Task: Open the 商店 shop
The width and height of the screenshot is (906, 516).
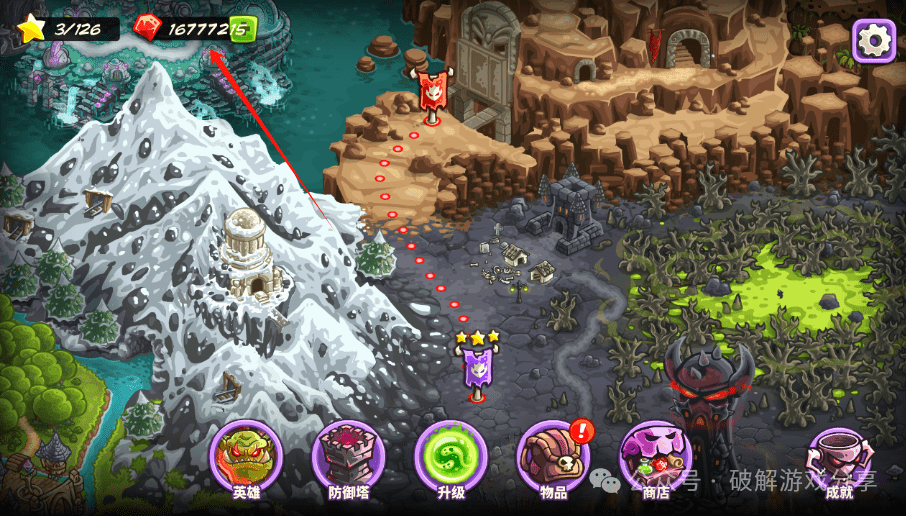Action: click(x=655, y=459)
